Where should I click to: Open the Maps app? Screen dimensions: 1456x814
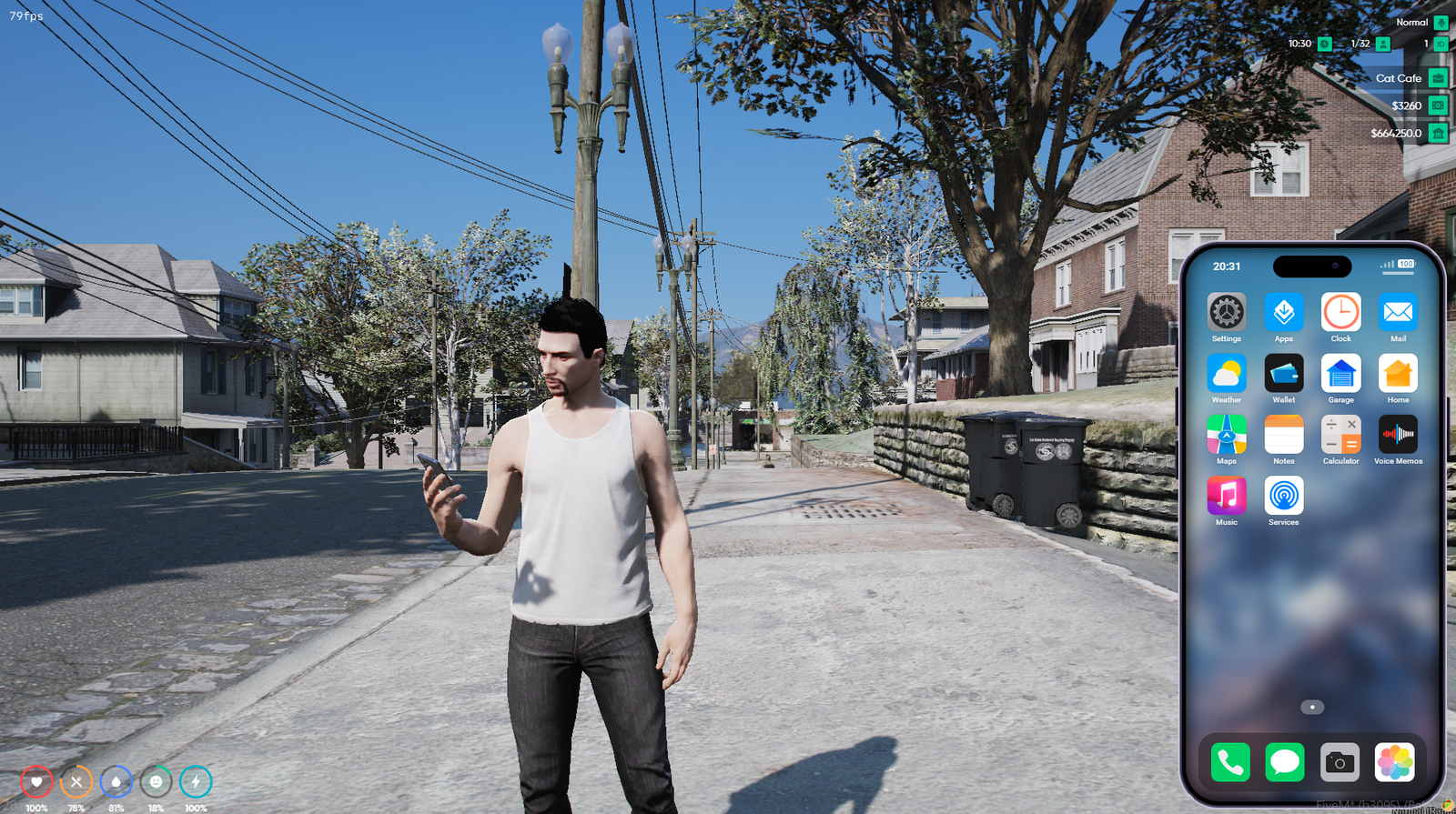point(1226,435)
